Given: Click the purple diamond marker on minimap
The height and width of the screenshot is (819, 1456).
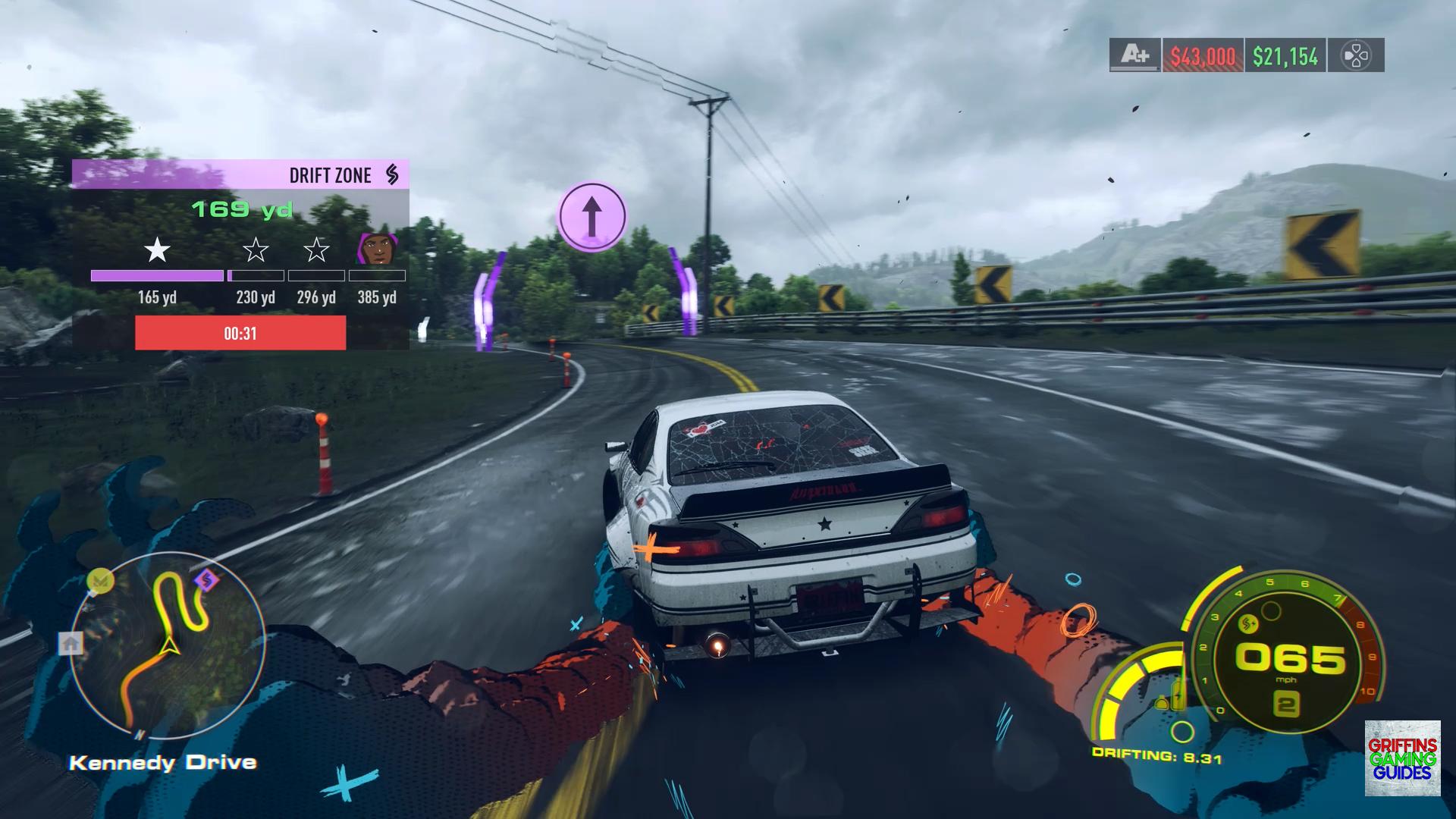Looking at the screenshot, I should pos(206,581).
